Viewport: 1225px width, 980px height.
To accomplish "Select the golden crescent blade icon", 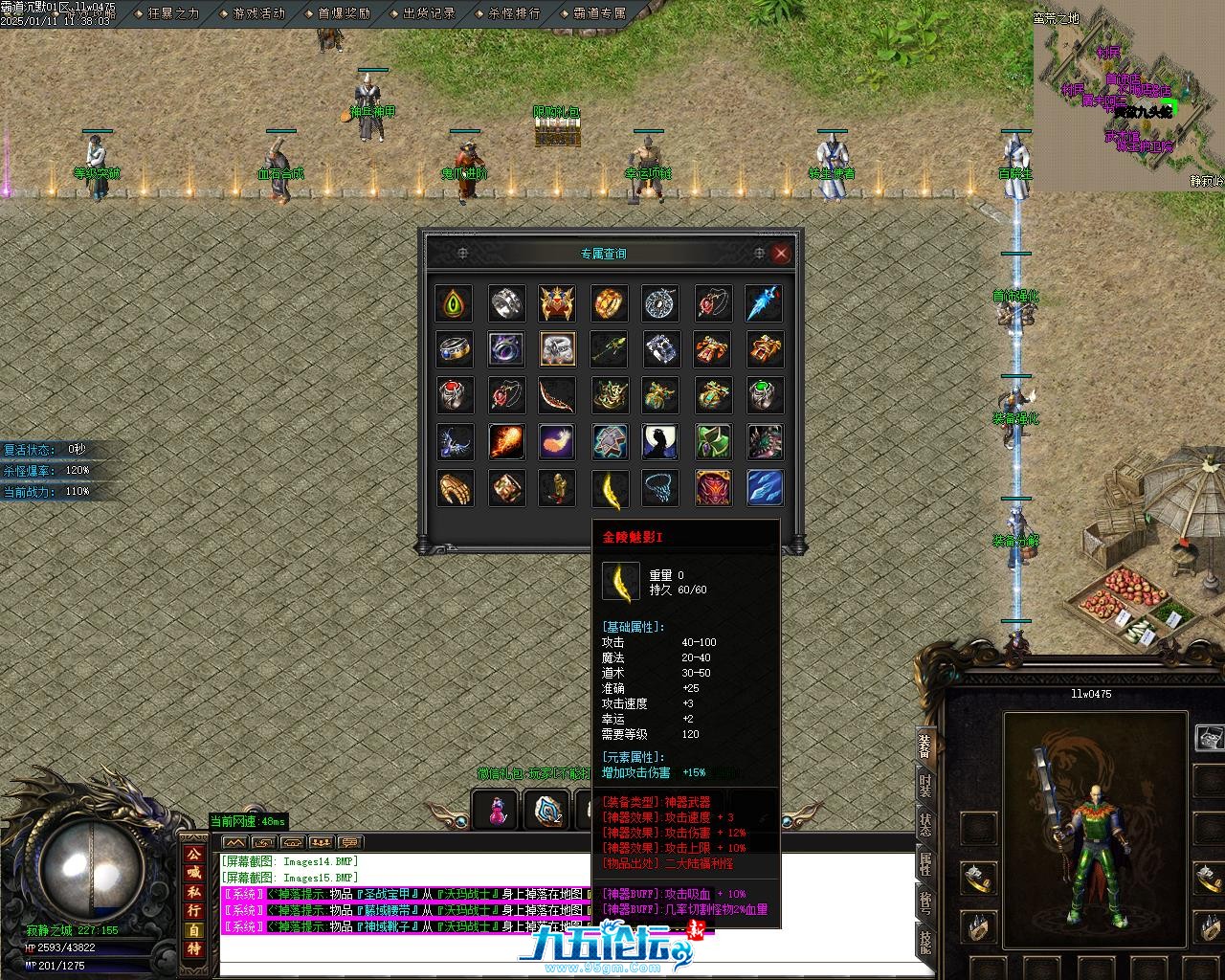I will point(610,488).
